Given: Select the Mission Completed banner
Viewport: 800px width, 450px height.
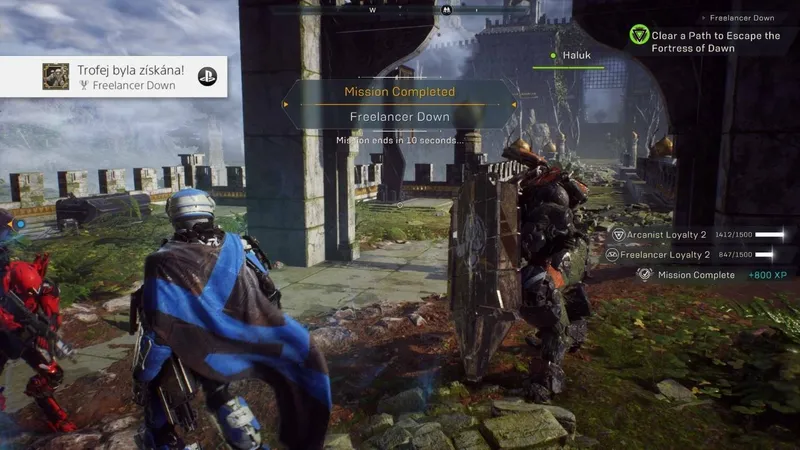Looking at the screenshot, I should 400,92.
